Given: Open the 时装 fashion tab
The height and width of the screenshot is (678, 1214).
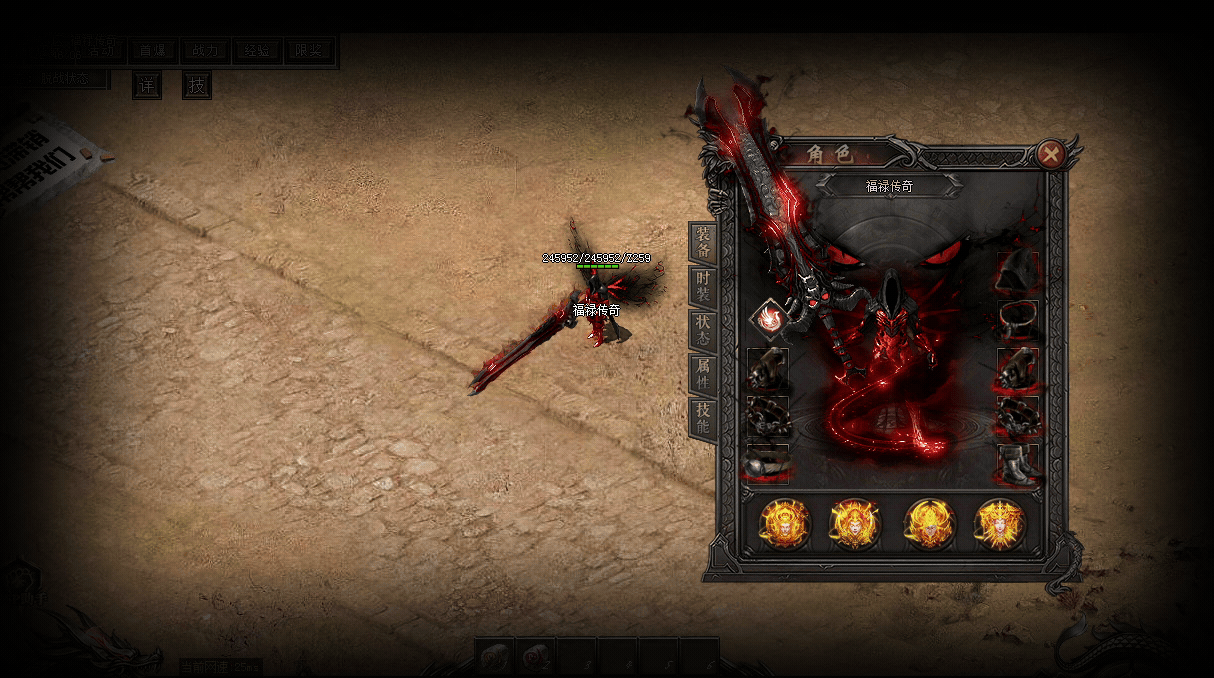Looking at the screenshot, I should point(703,286).
